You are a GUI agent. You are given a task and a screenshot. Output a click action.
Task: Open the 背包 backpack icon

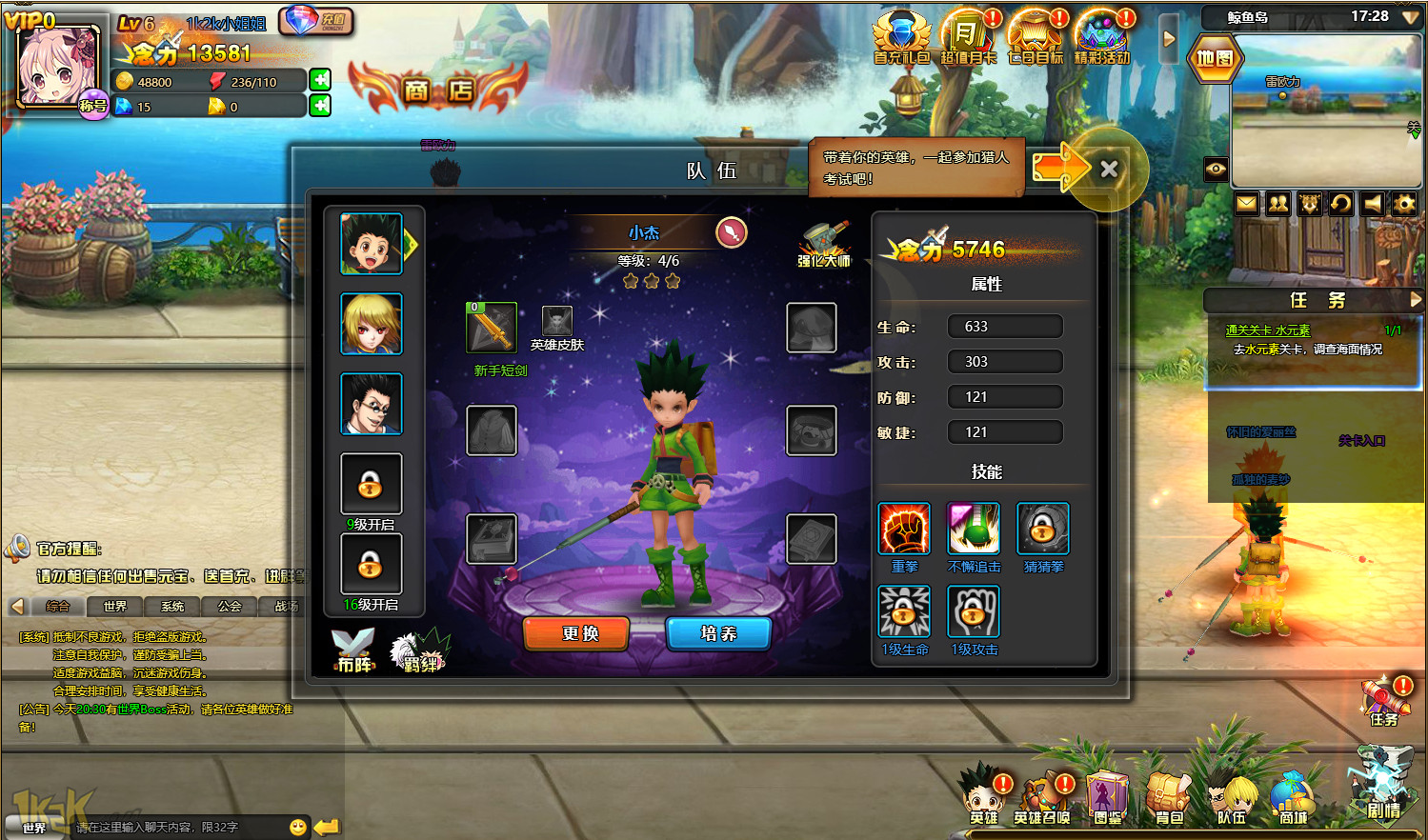pos(1168,798)
